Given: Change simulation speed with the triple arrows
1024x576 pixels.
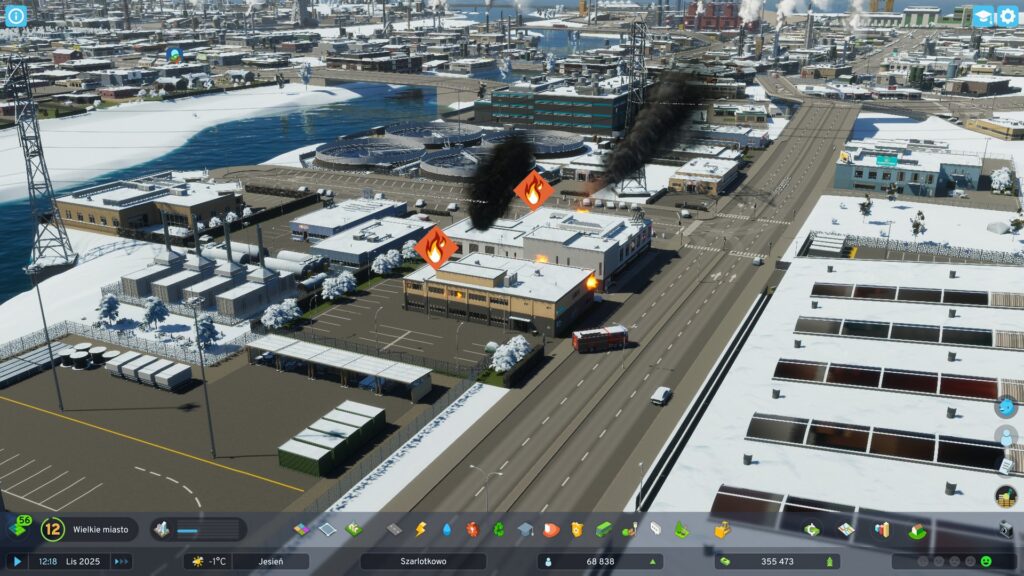Looking at the screenshot, I should pyautogui.click(x=121, y=562).
